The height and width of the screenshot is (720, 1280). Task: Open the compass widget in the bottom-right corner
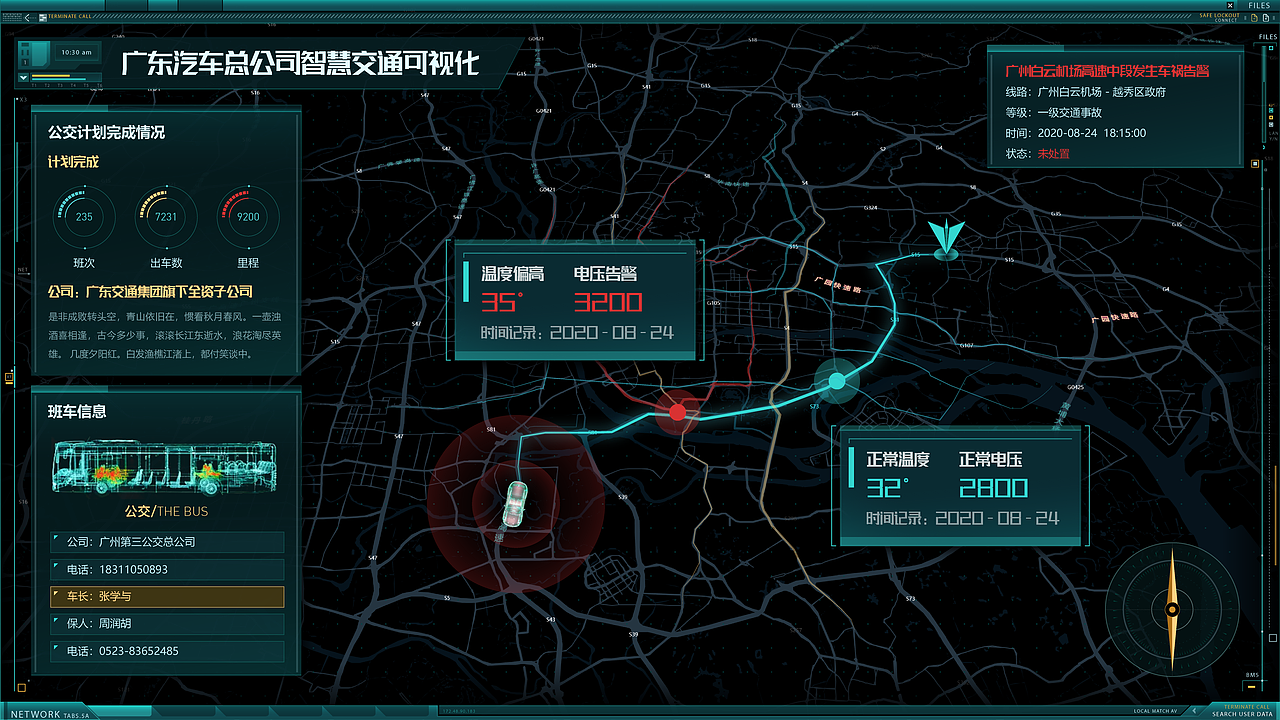tap(1170, 611)
